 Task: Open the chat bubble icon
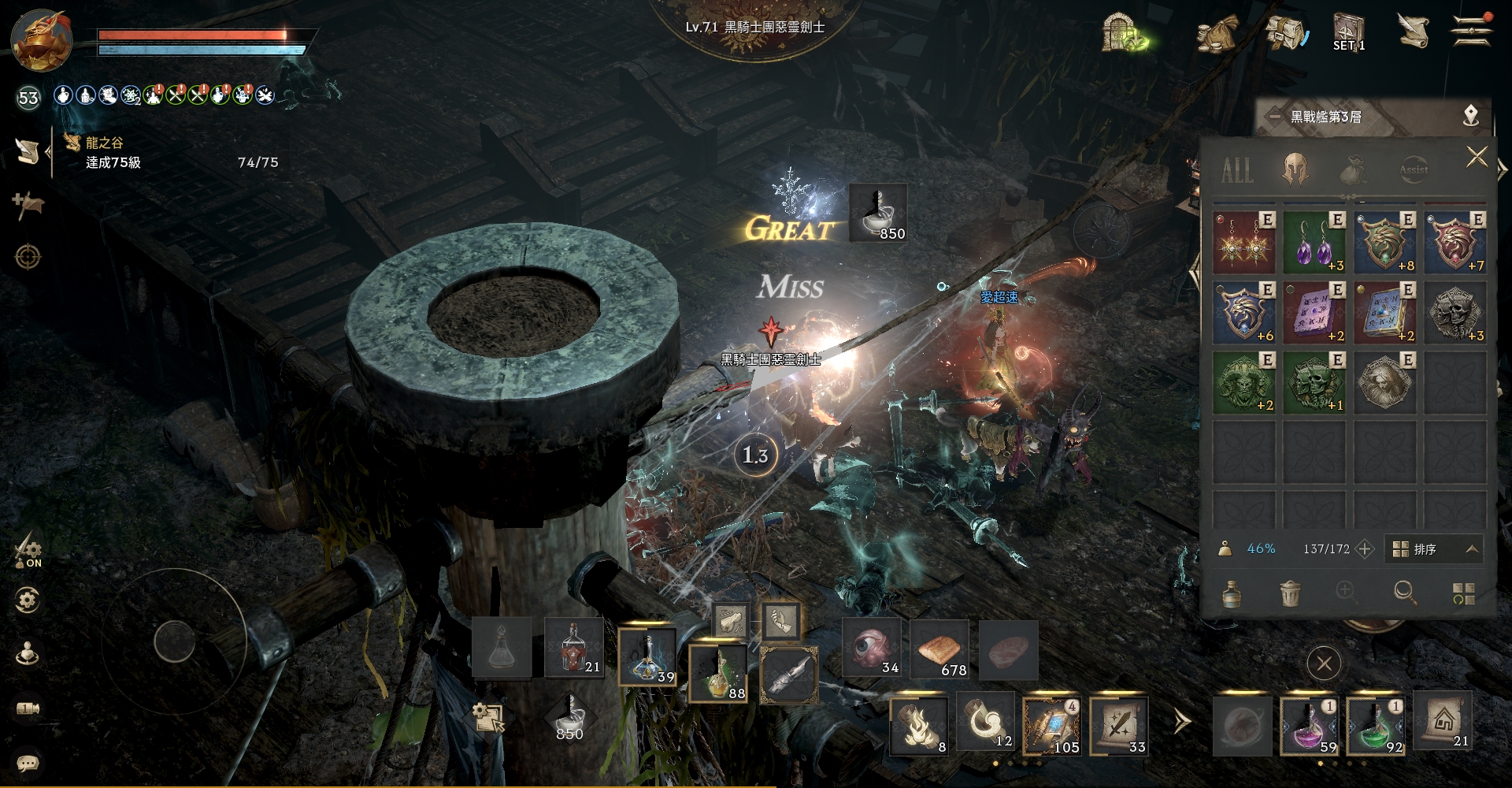pos(28,763)
